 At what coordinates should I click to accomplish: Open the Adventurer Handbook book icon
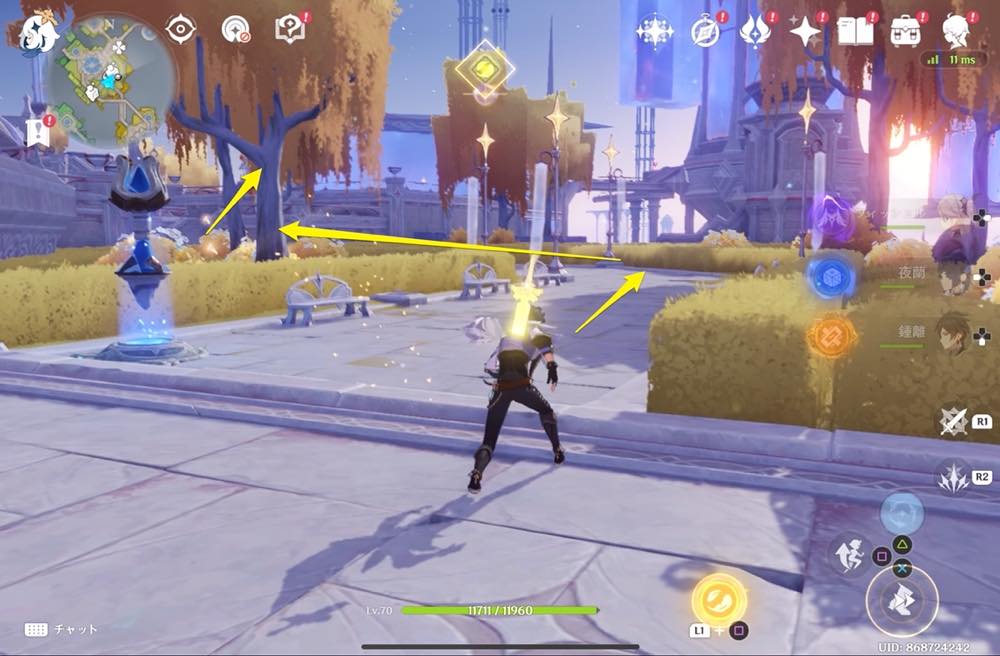pos(855,32)
